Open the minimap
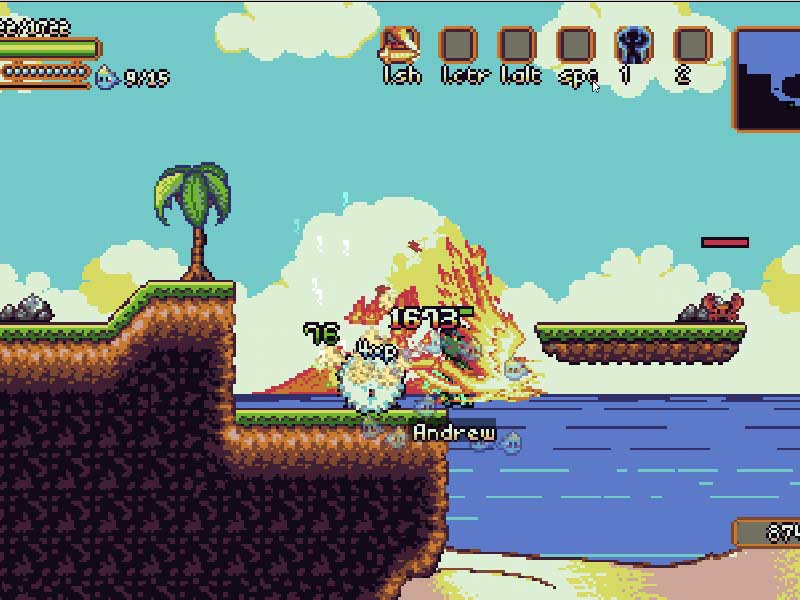Viewport: 800px width, 600px height. (x=768, y=79)
